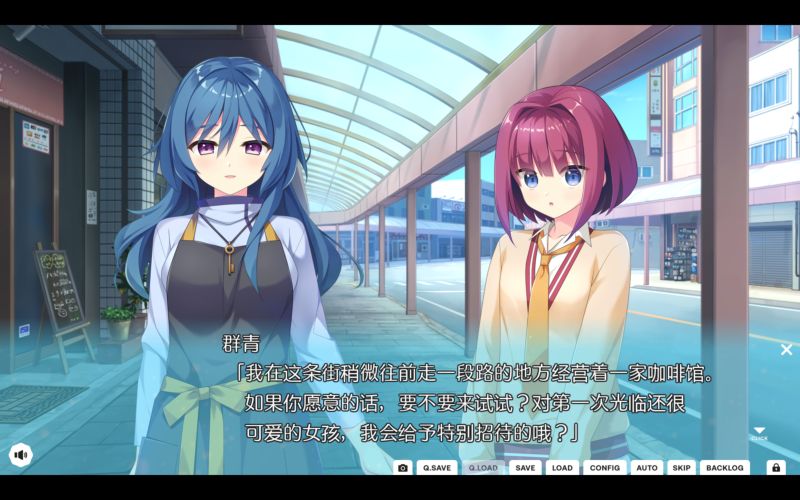
Task: Click the greyed Q.LOAD button
Action: click(x=482, y=467)
